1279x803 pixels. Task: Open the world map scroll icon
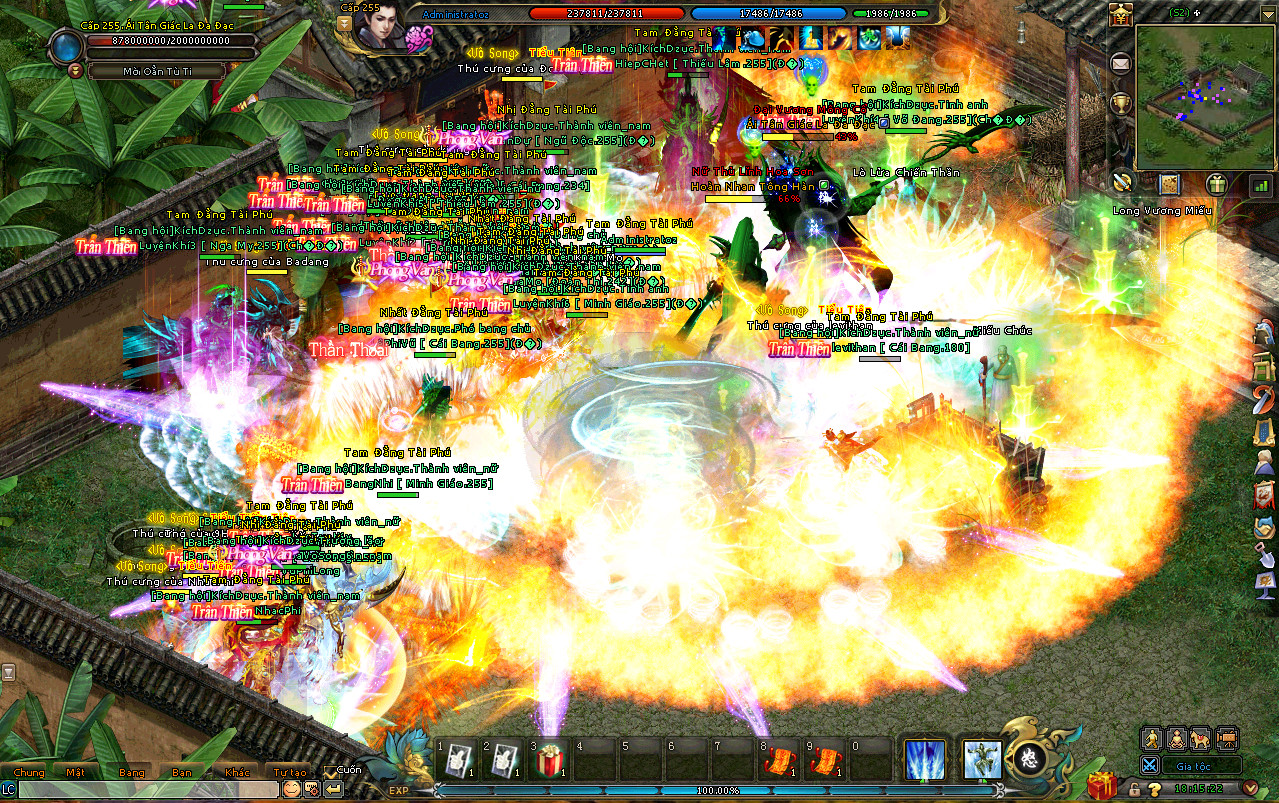[x=1170, y=184]
